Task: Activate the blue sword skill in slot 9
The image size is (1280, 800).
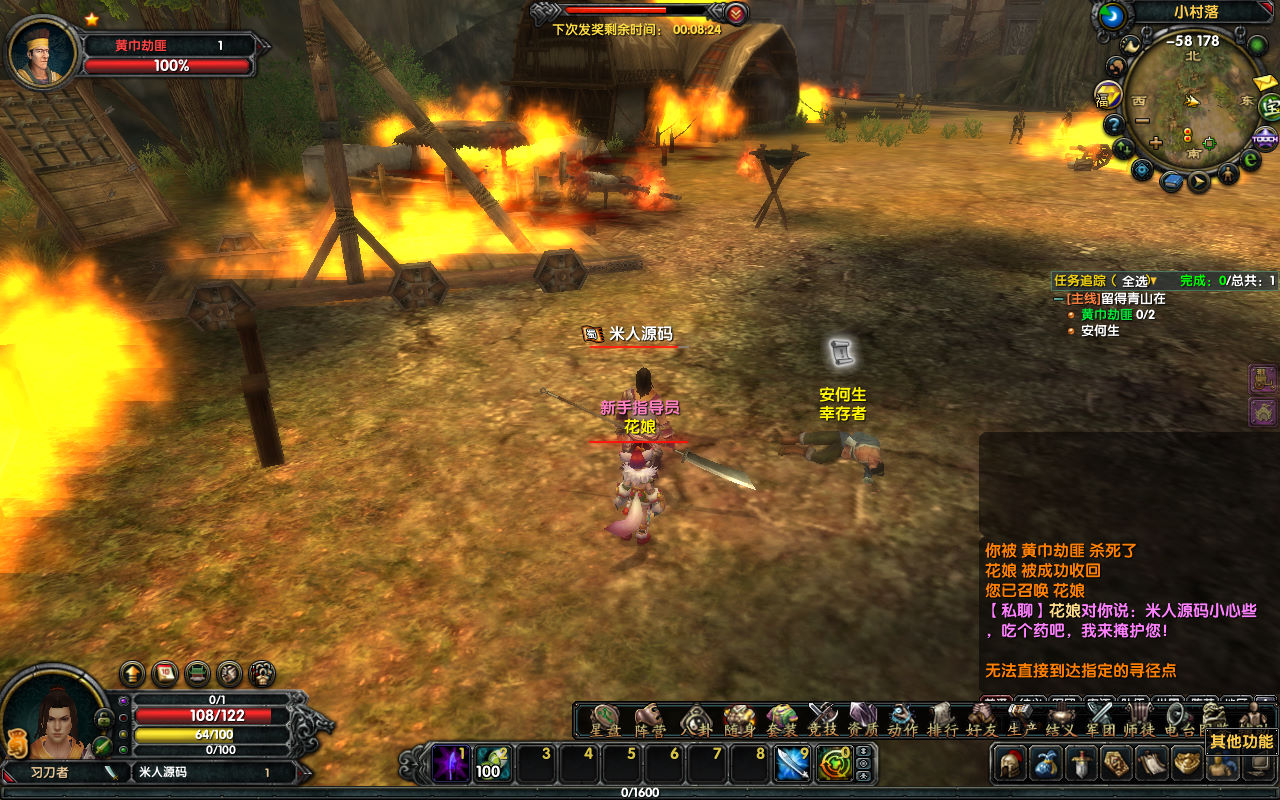Action: tap(793, 765)
